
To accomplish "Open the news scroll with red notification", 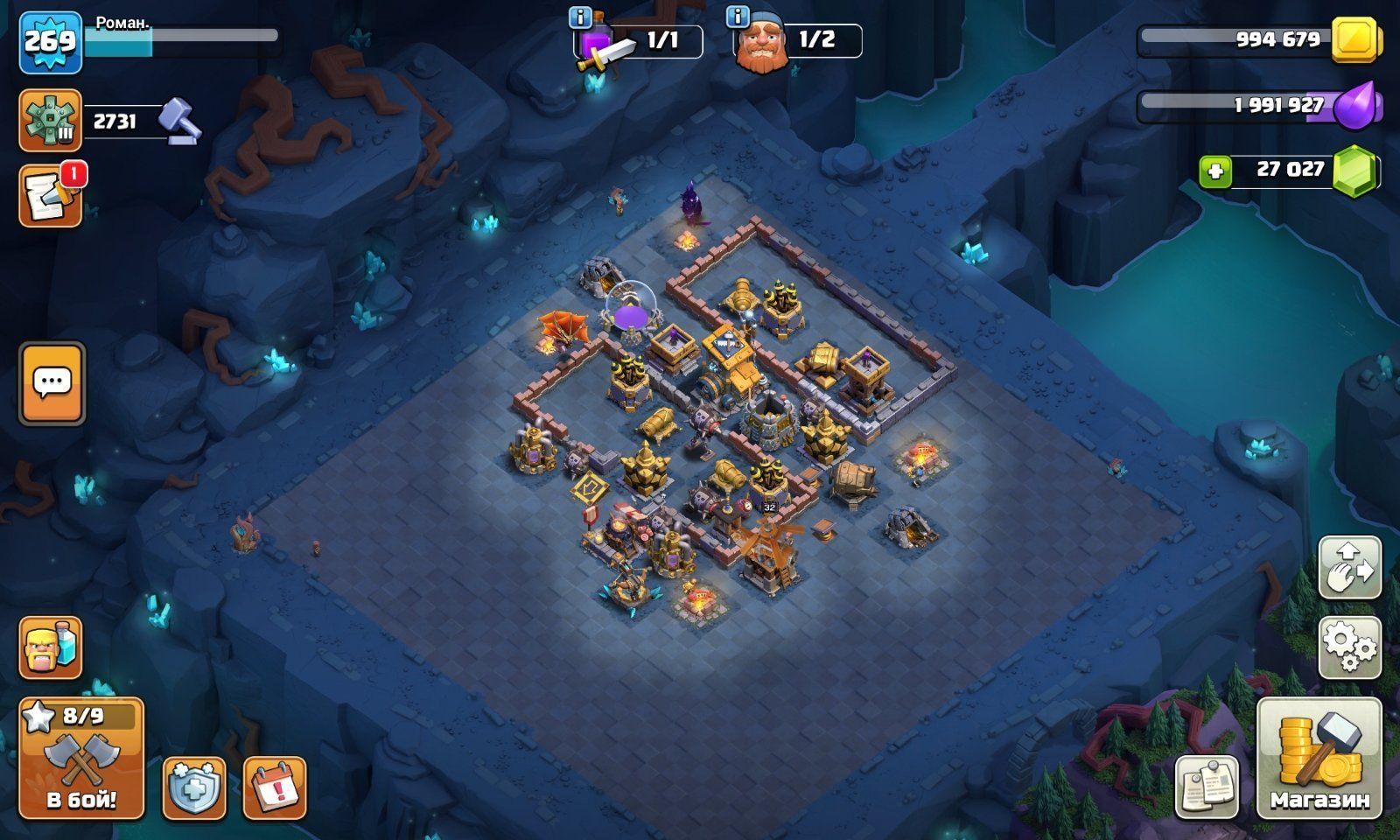I will point(51,197).
